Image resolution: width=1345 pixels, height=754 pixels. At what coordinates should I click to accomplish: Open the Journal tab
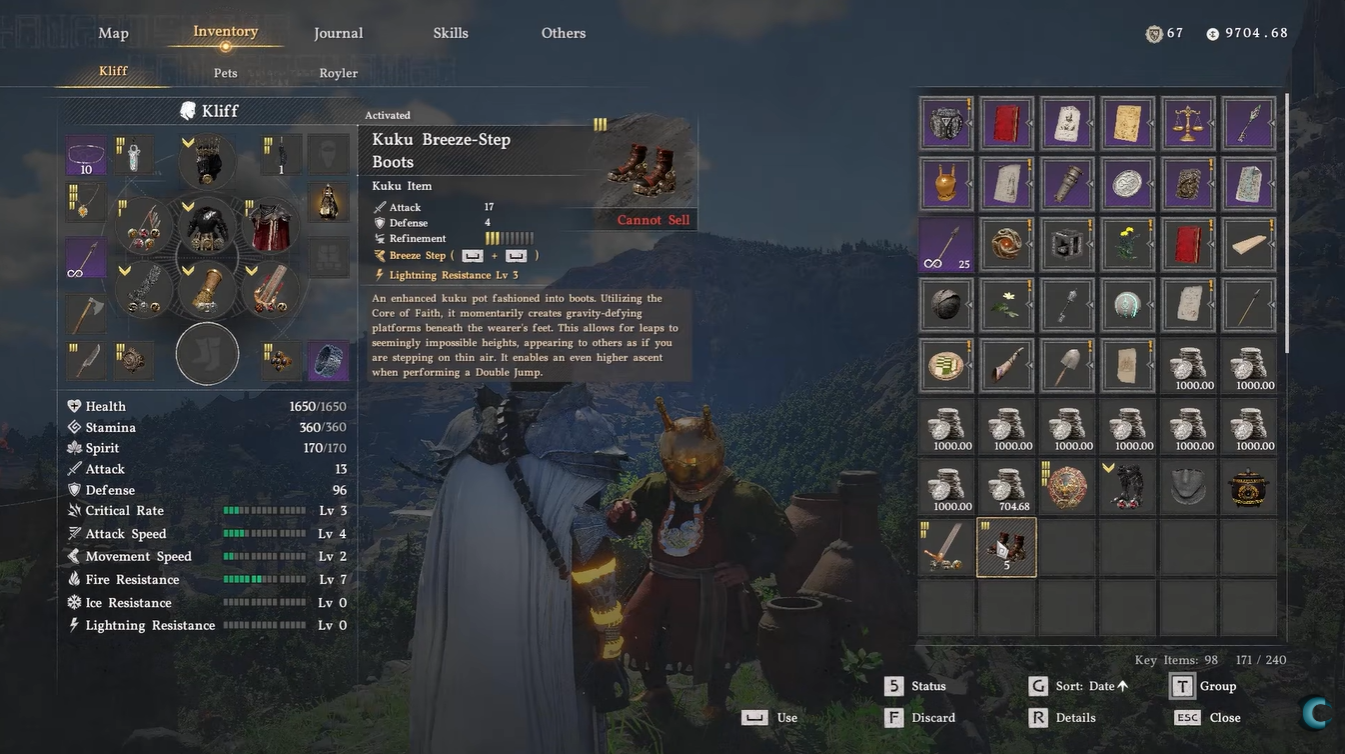(x=338, y=33)
